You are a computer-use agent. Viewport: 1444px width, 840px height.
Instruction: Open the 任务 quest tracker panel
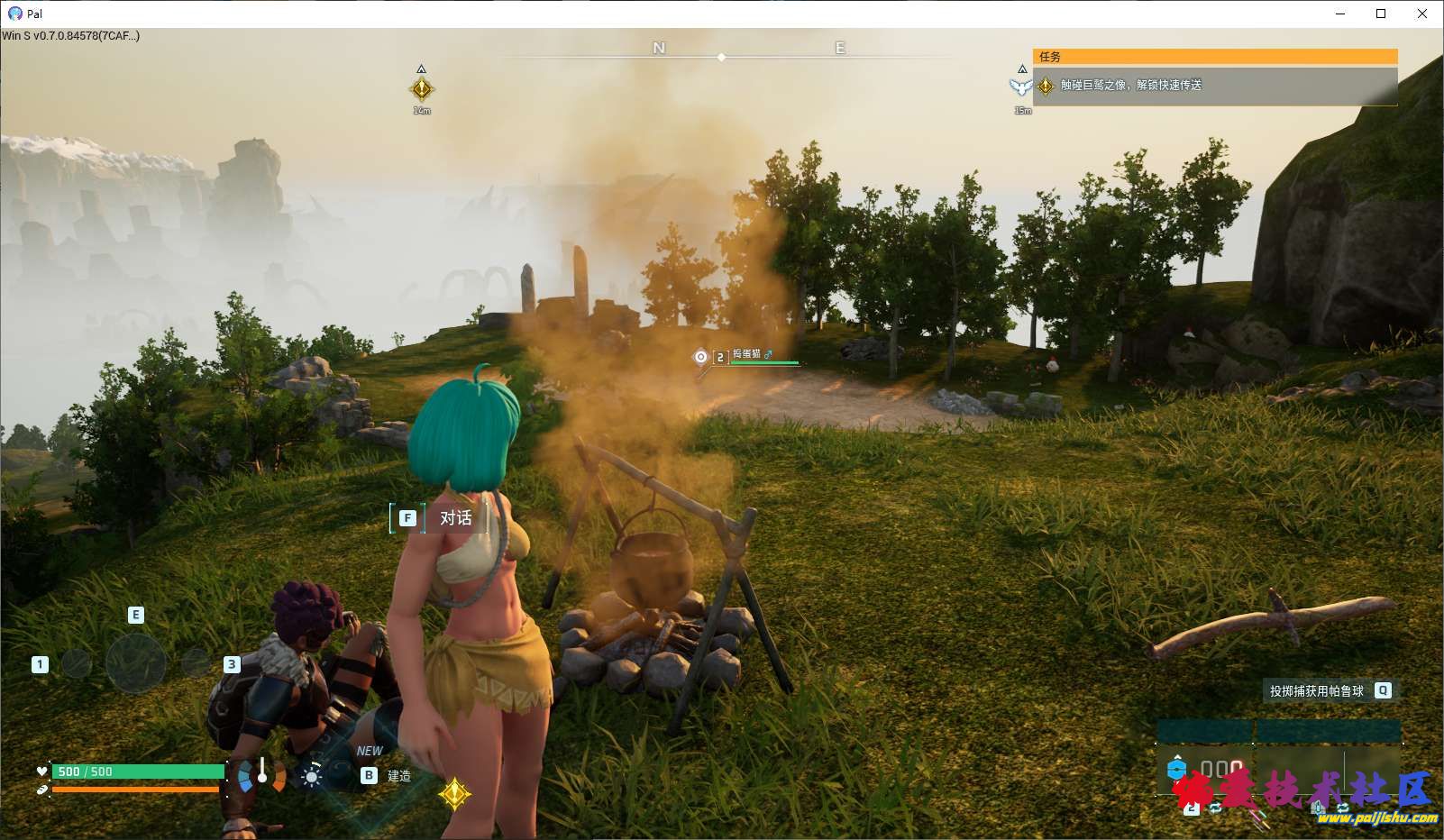(1214, 57)
